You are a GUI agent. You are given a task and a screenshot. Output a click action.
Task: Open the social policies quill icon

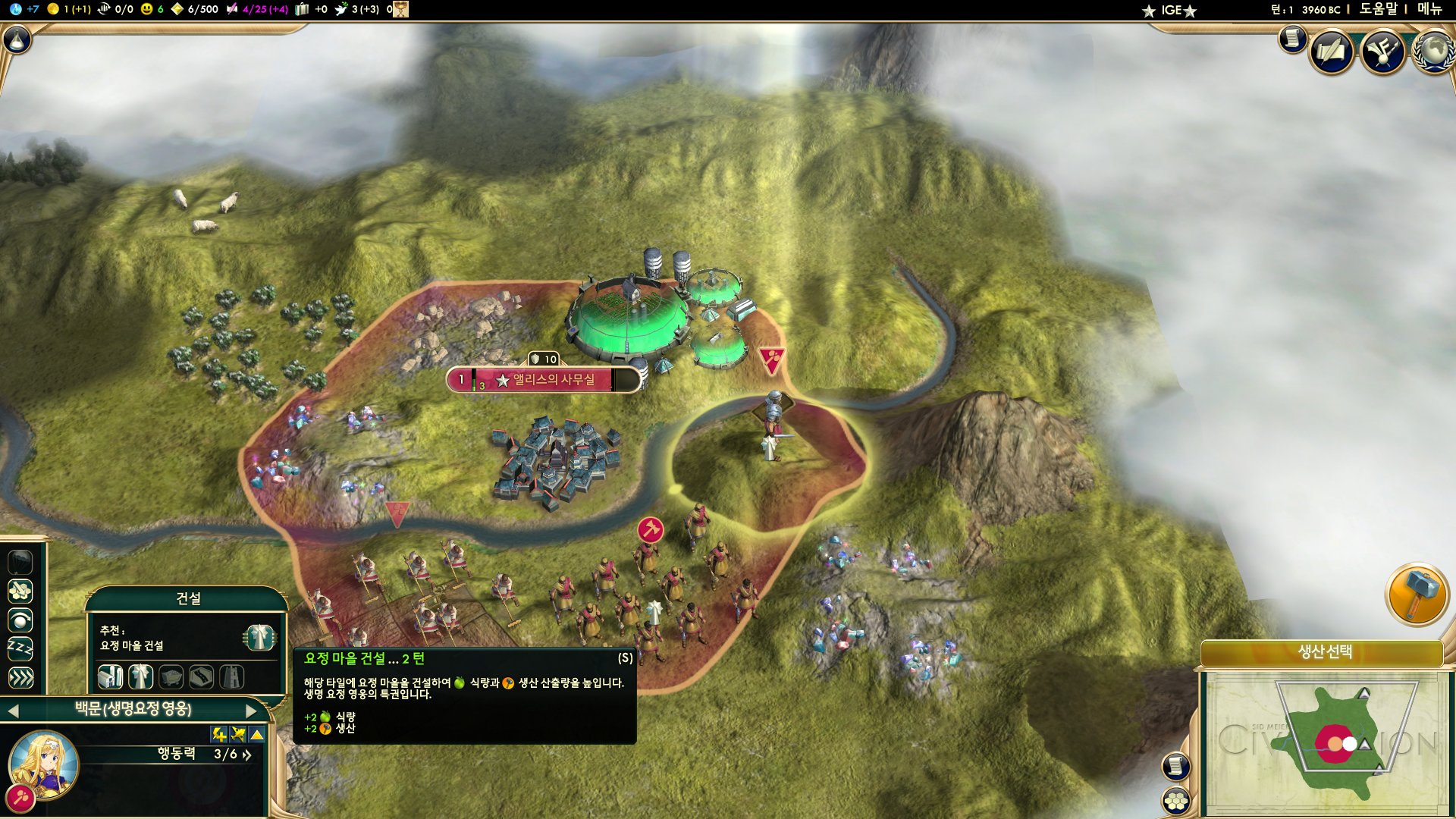(x=1331, y=52)
